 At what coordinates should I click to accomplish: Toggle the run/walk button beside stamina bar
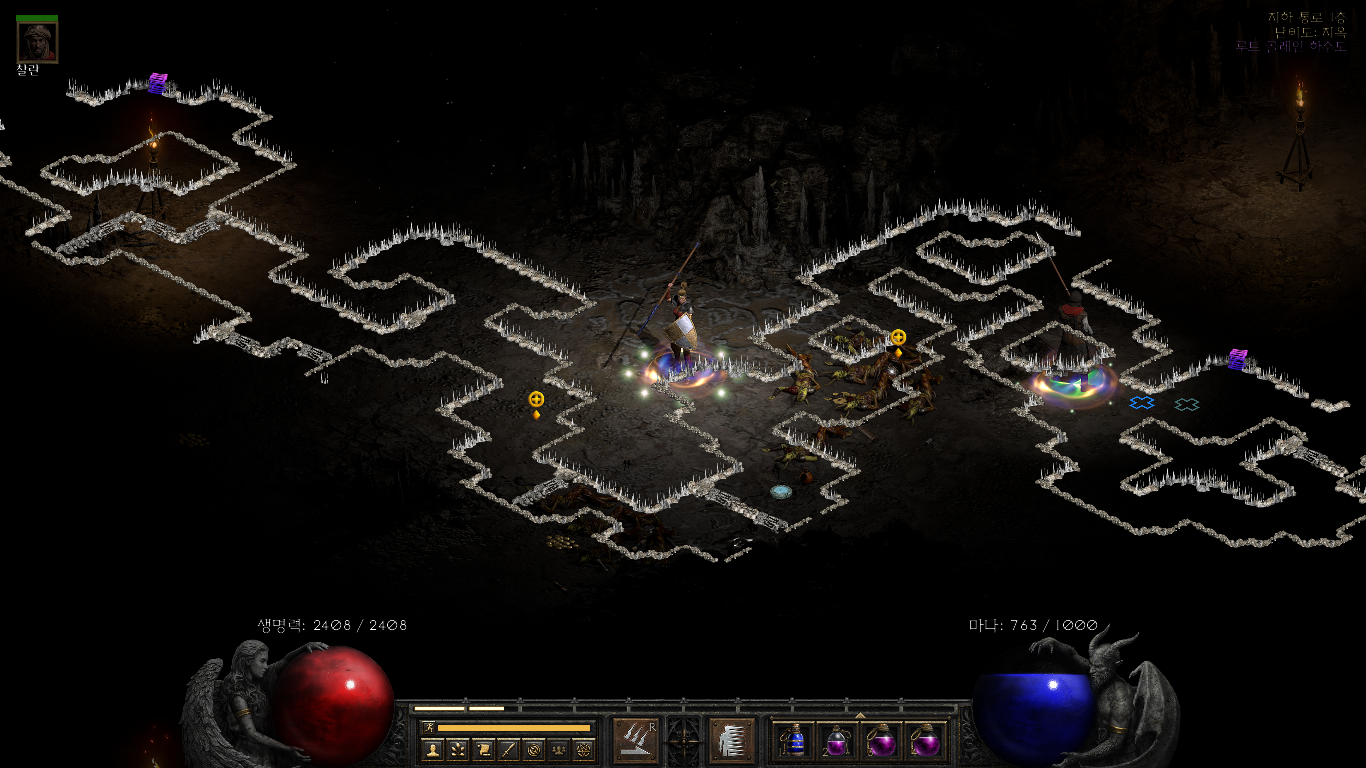(x=429, y=728)
